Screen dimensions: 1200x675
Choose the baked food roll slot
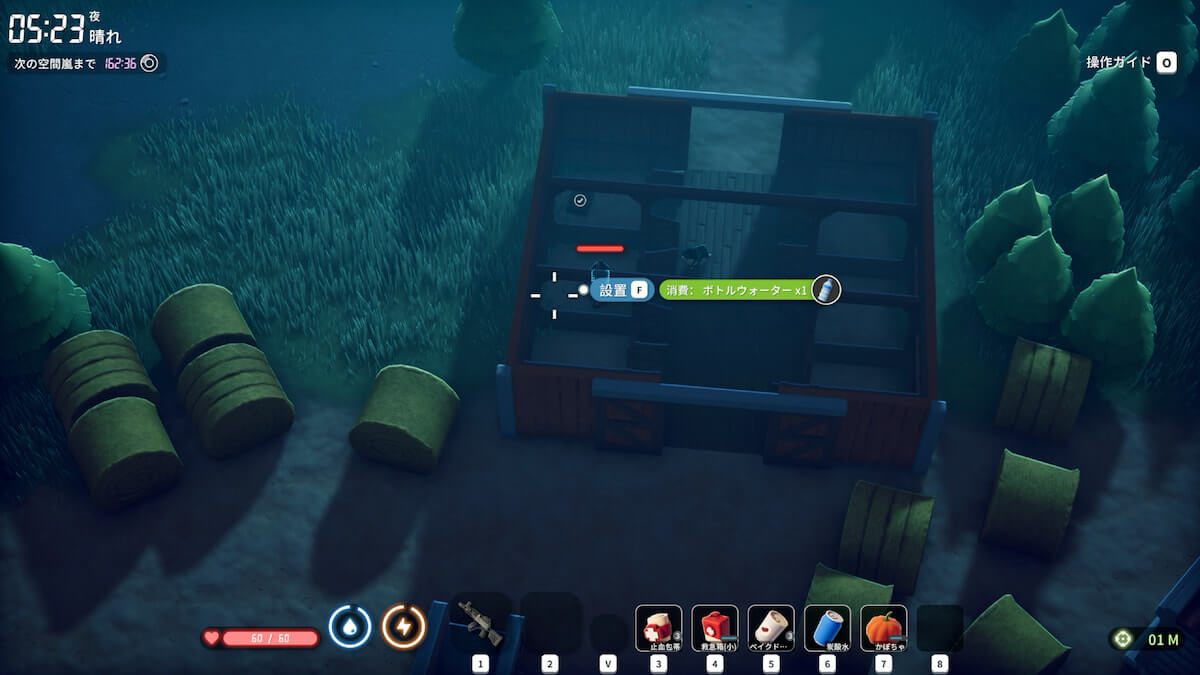coord(771,628)
